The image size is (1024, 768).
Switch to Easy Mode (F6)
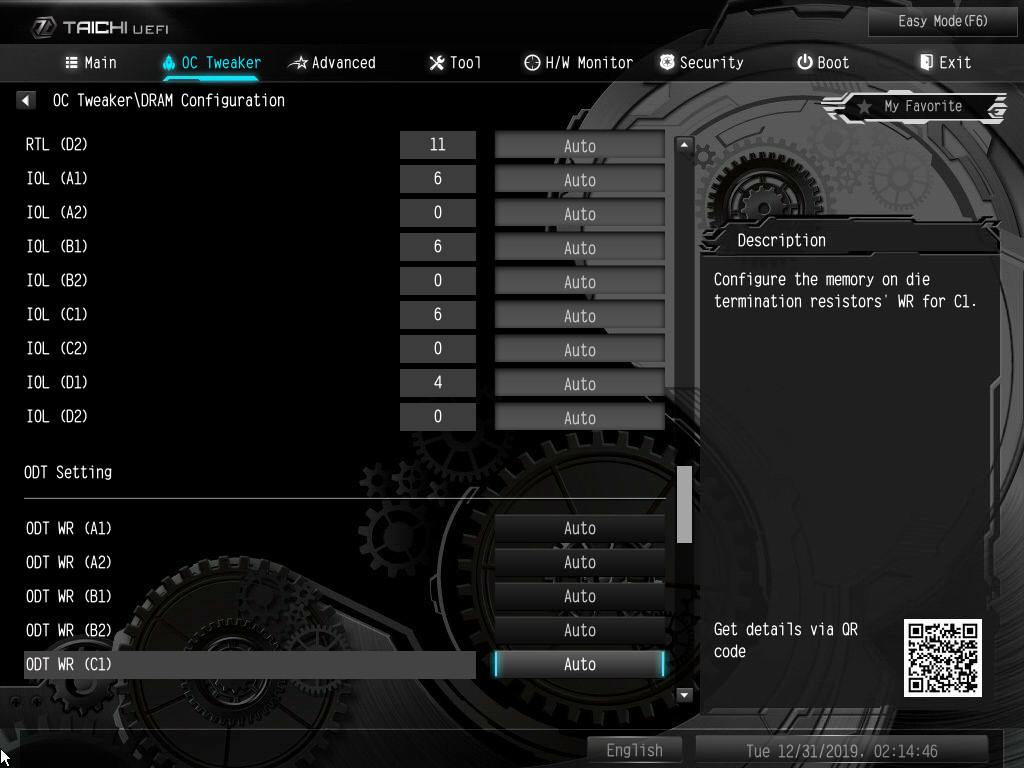[x=943, y=21]
